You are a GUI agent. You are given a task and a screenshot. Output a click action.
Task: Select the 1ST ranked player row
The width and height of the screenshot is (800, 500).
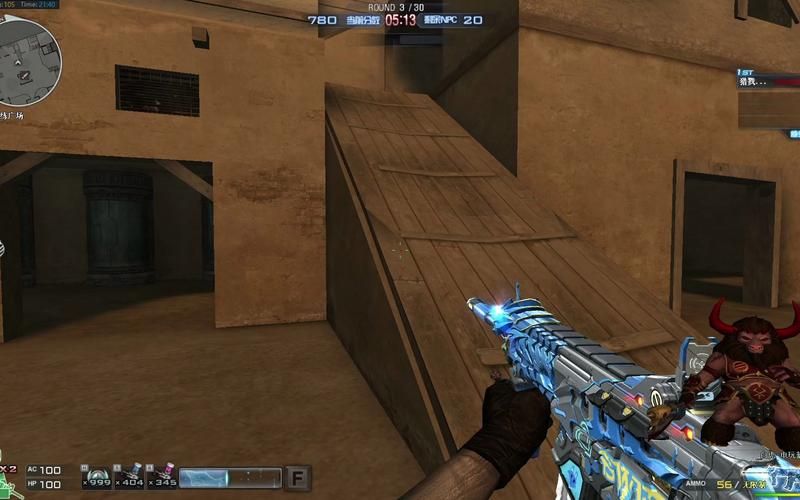click(x=768, y=78)
